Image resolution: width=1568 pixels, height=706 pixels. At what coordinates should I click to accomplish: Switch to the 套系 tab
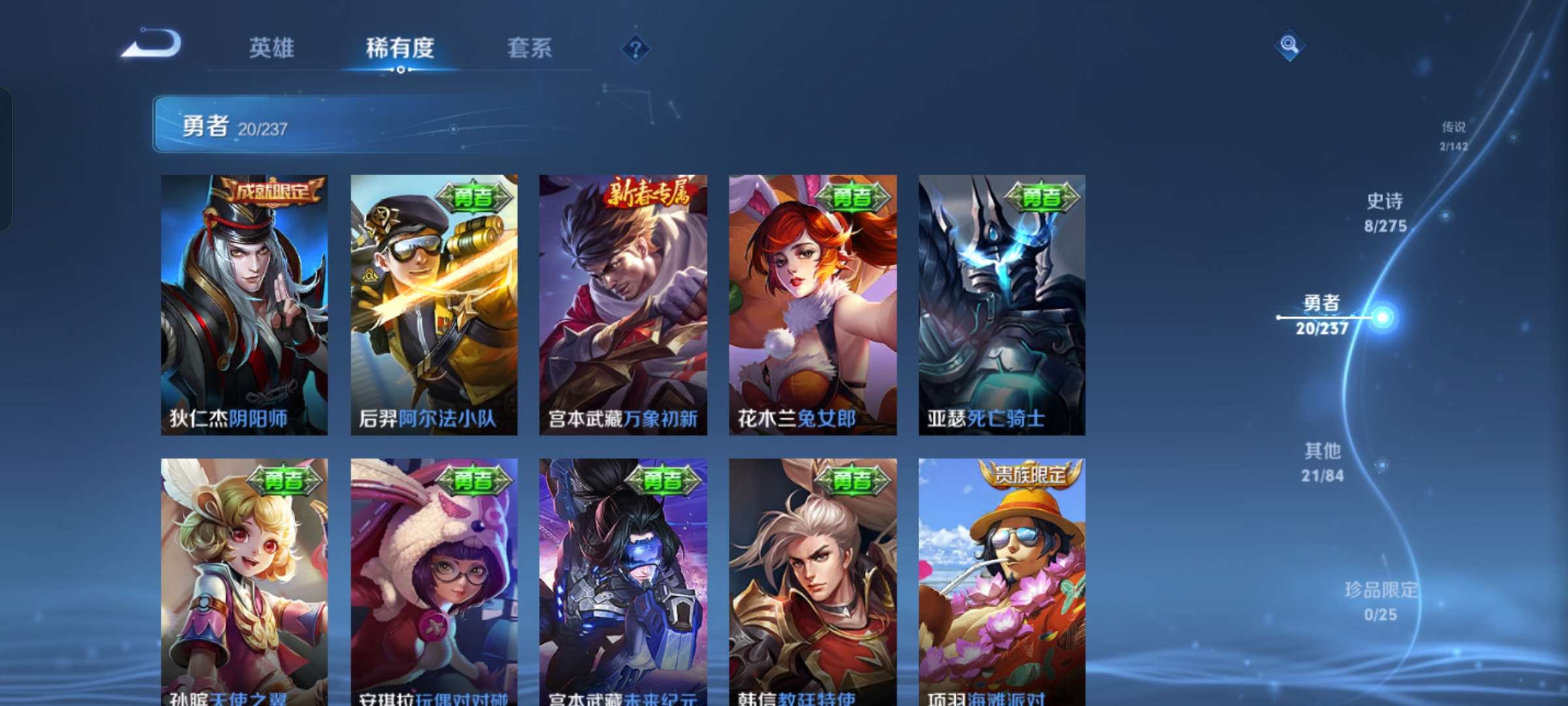531,48
